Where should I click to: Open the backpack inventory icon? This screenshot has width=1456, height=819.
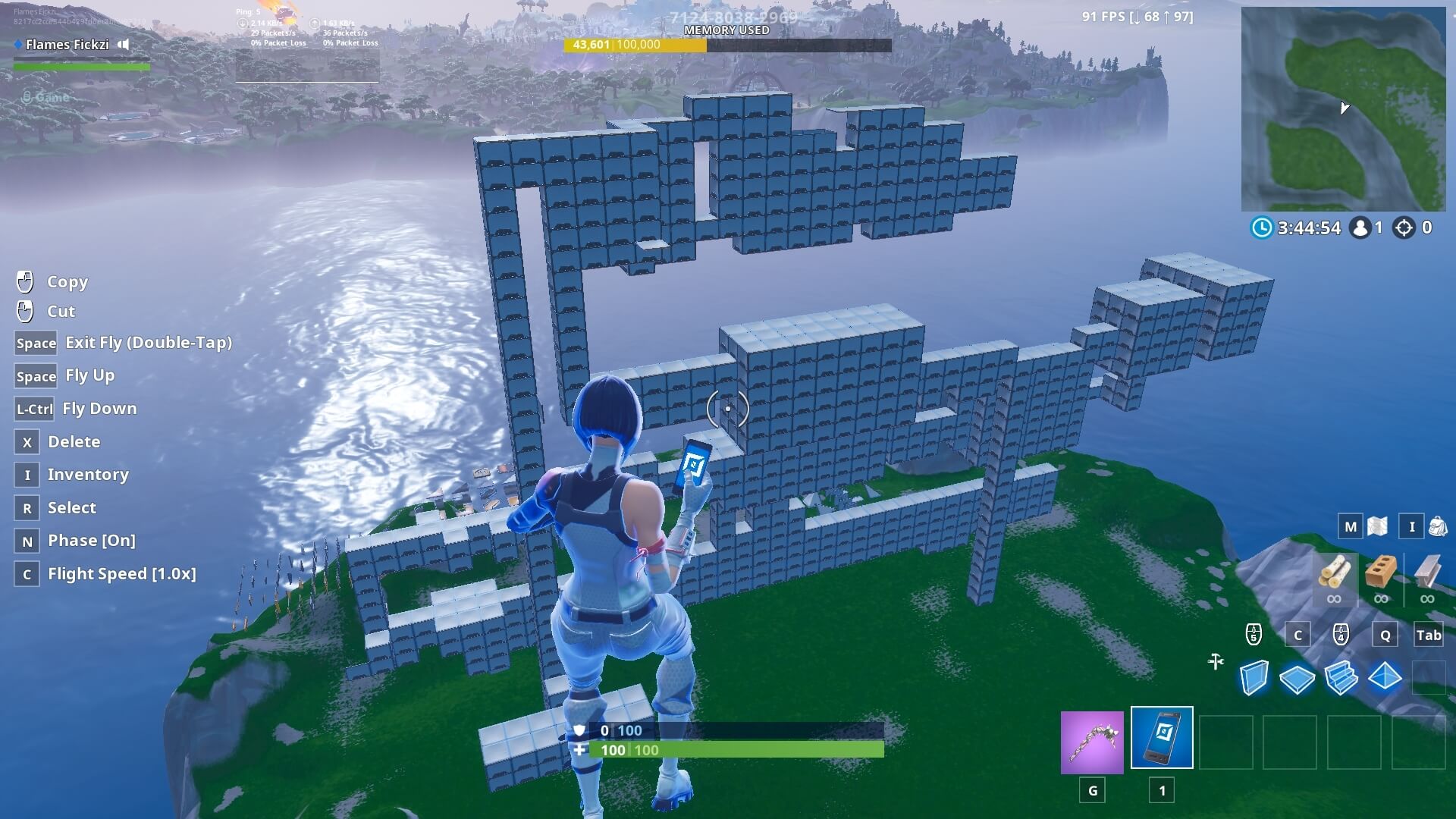tap(1436, 526)
